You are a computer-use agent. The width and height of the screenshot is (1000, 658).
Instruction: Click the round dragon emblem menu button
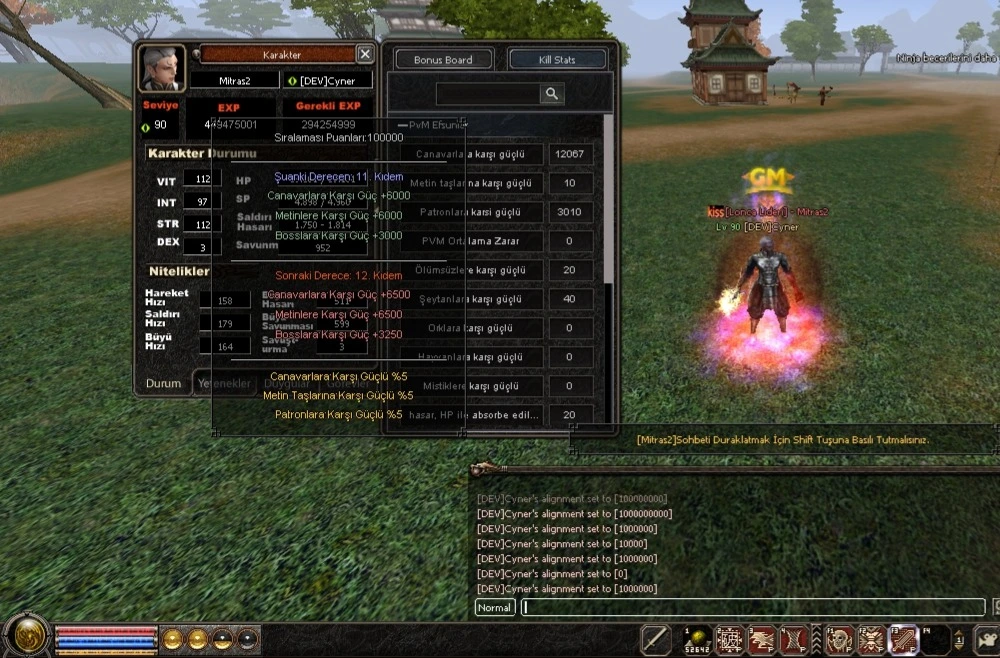tap(26, 636)
